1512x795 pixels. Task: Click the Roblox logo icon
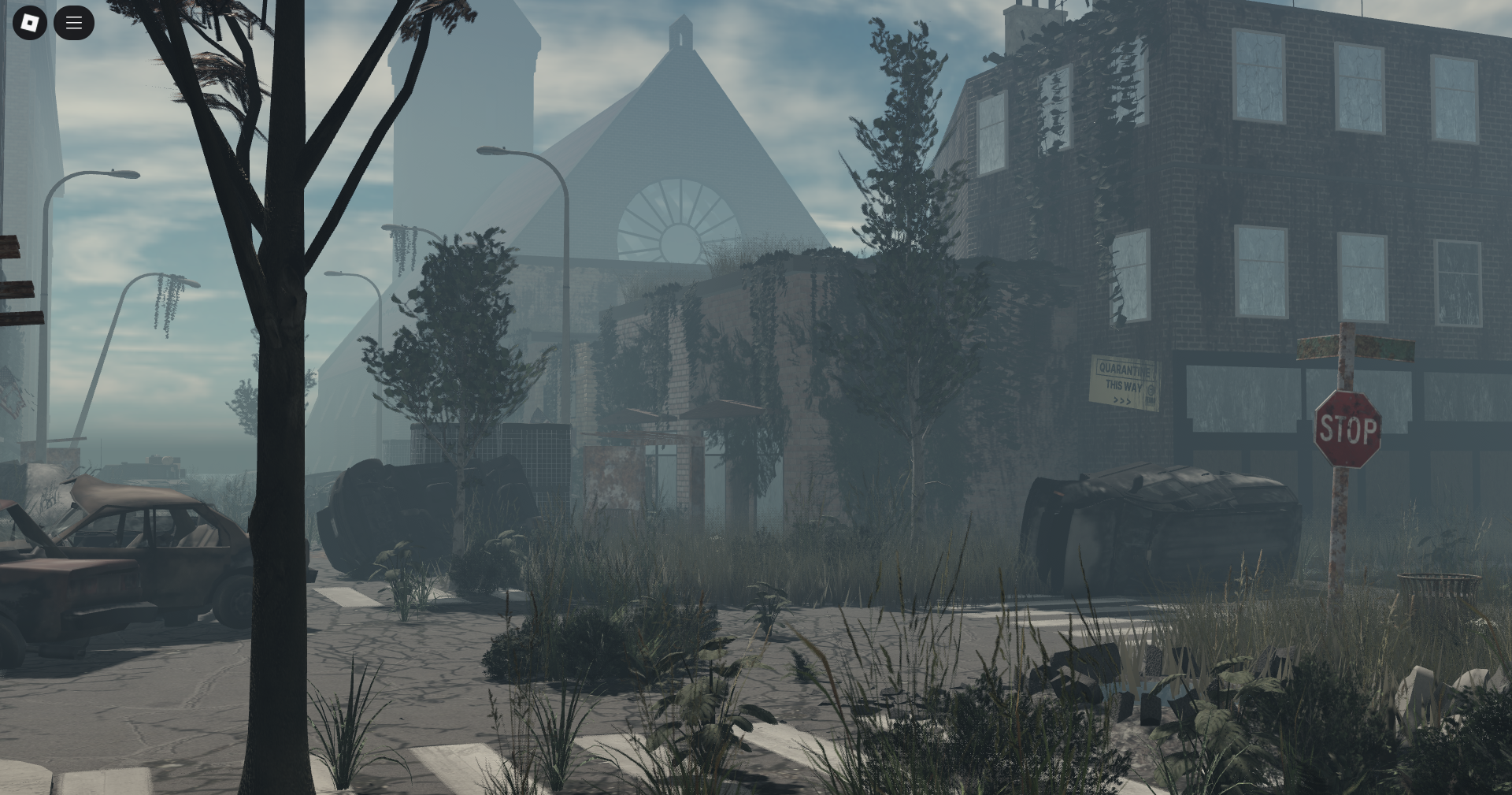coord(29,22)
